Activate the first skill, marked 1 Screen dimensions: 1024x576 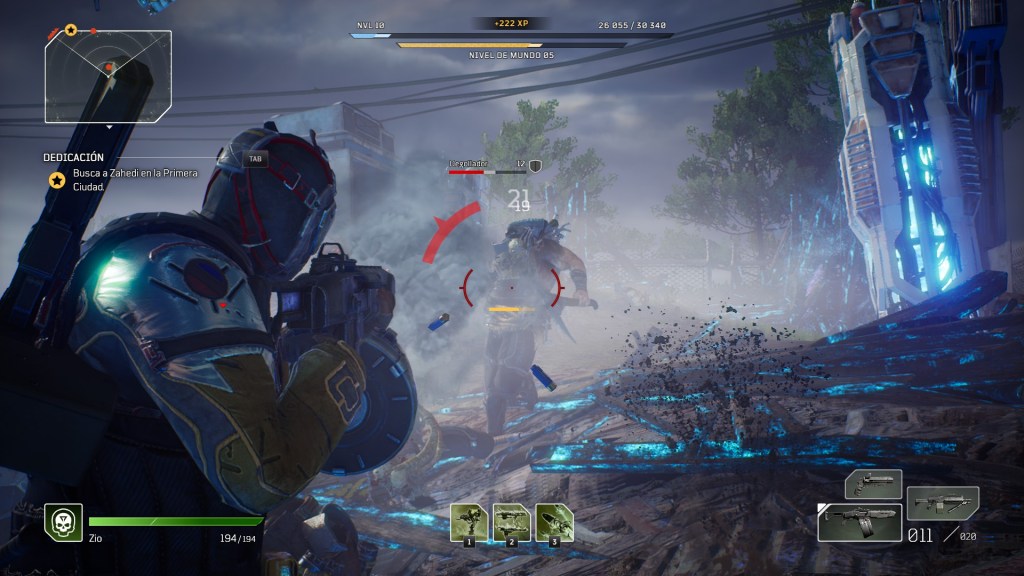[x=467, y=523]
